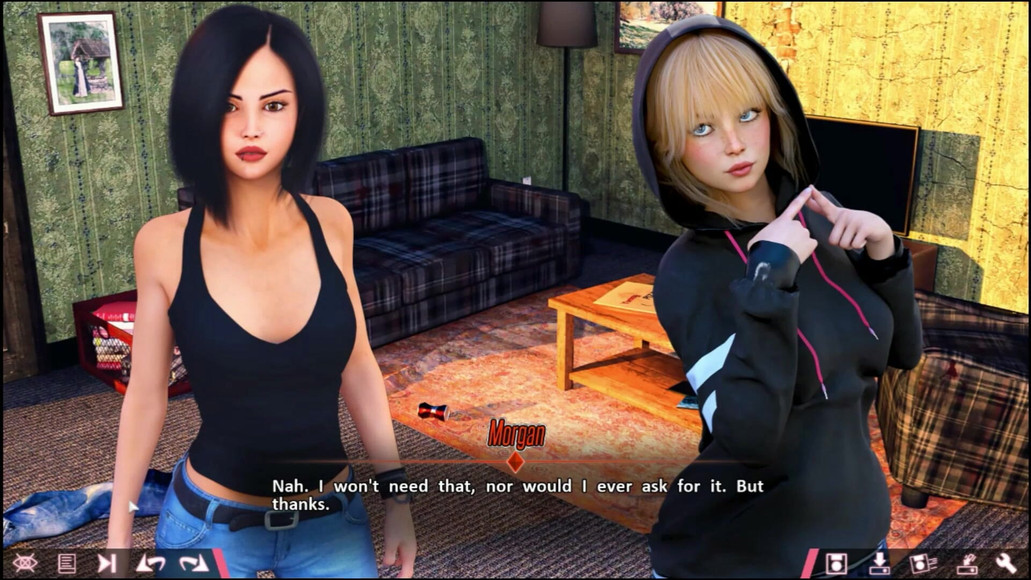Open the dialogue history log icon
This screenshot has height=580, width=1031.
[x=67, y=563]
